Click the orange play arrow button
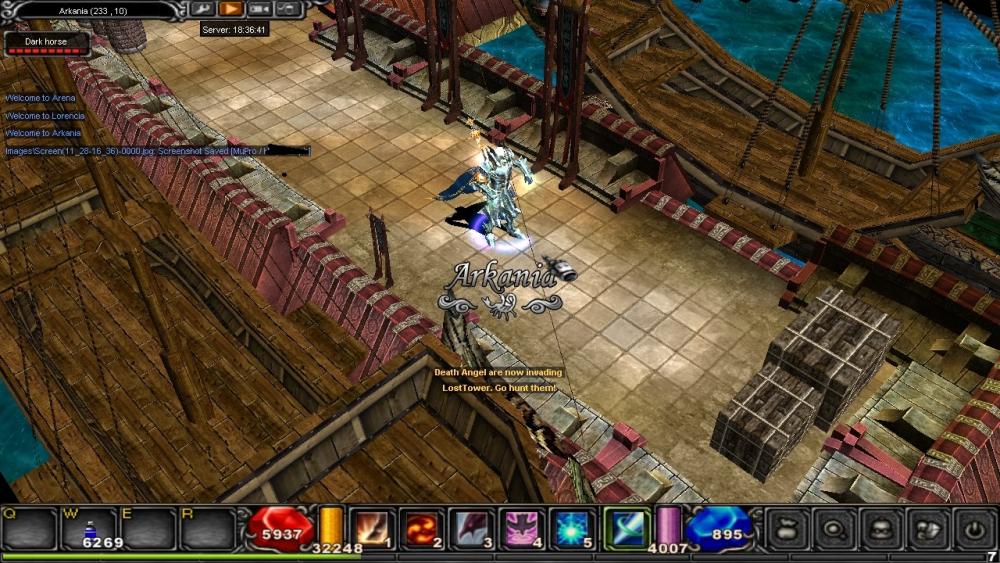 click(x=231, y=9)
